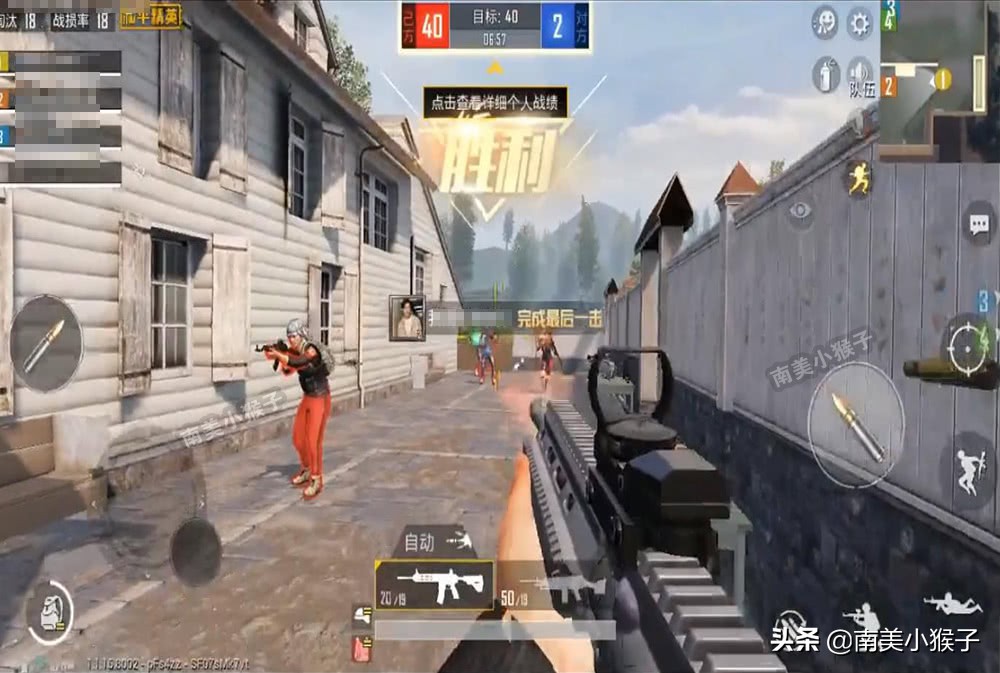Tap the right-side bullet fire button
The image size is (1000, 673).
[855, 424]
